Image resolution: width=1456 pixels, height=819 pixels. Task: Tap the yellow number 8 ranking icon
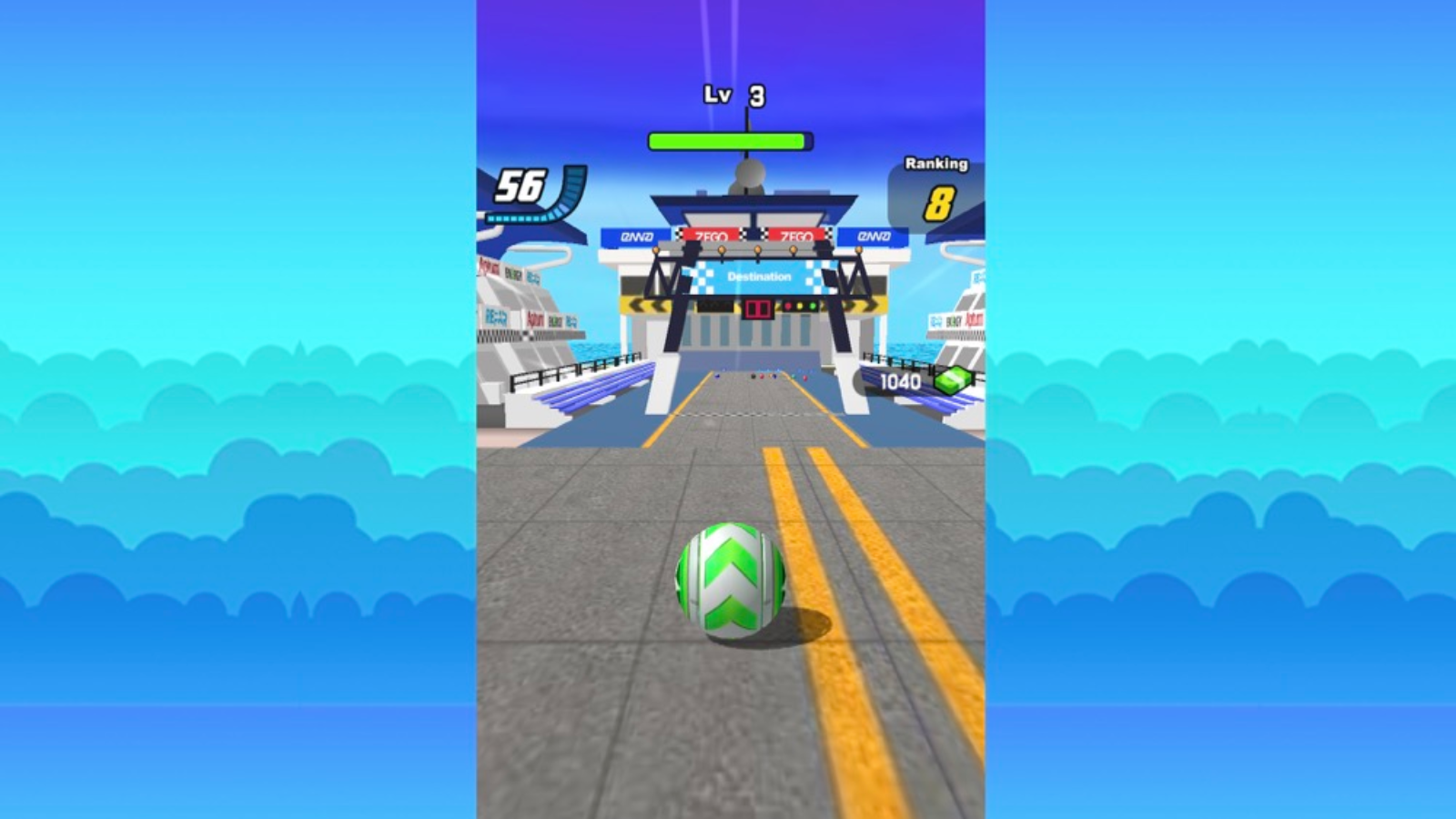(937, 201)
